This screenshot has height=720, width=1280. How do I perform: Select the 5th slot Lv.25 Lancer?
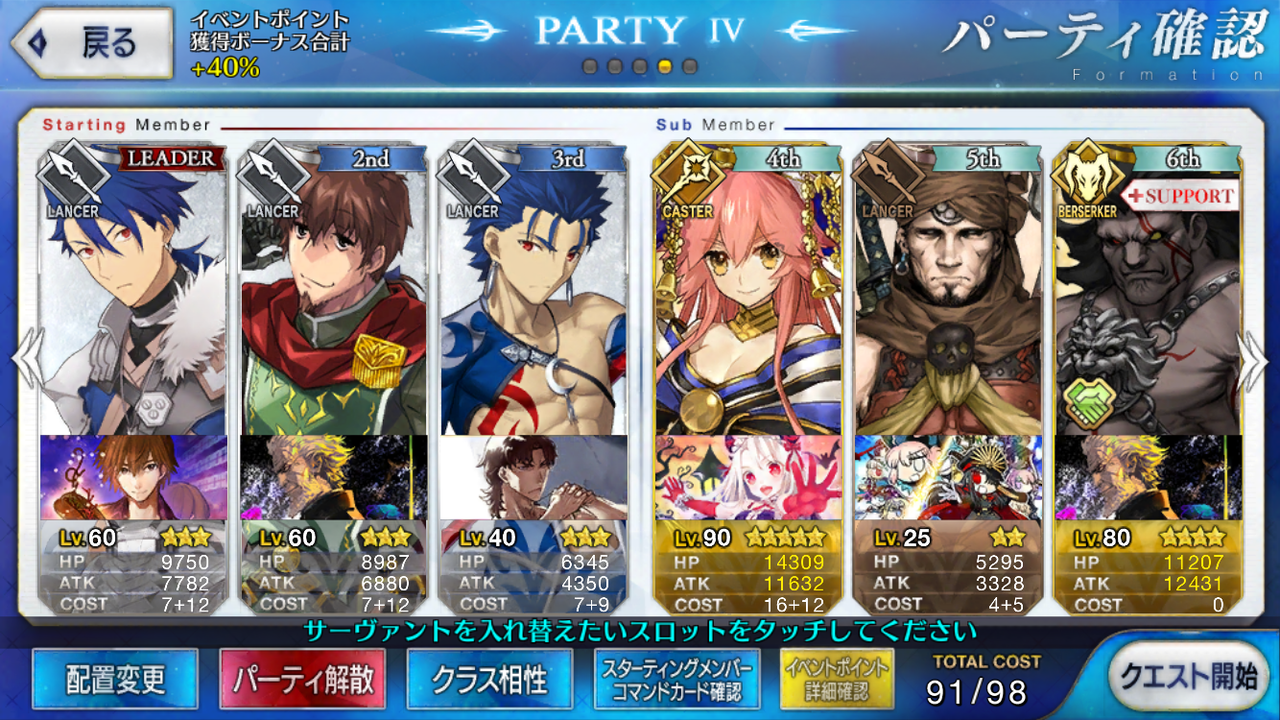(x=947, y=300)
